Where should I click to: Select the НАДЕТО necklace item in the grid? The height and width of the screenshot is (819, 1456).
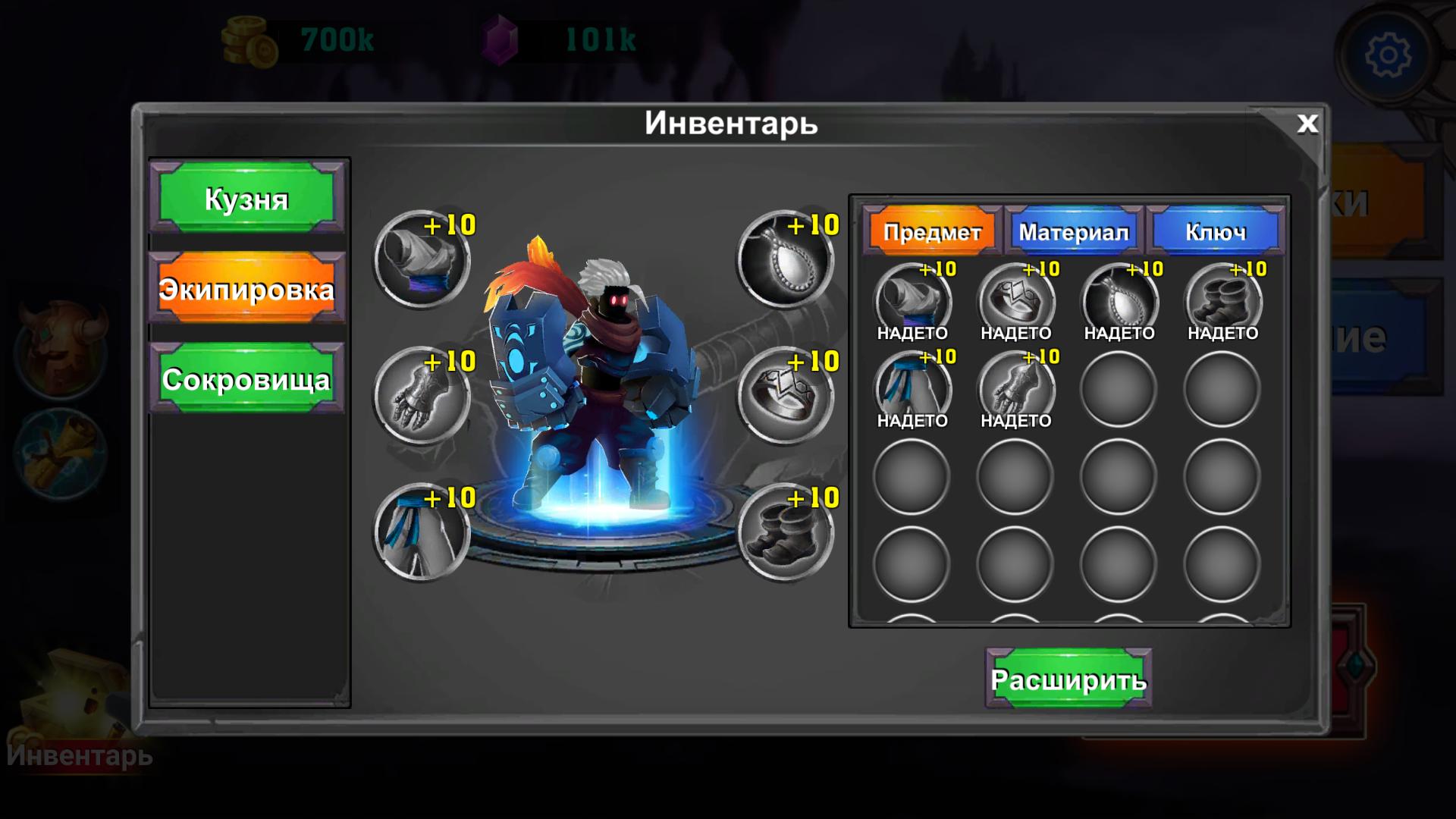pyautogui.click(x=1119, y=302)
